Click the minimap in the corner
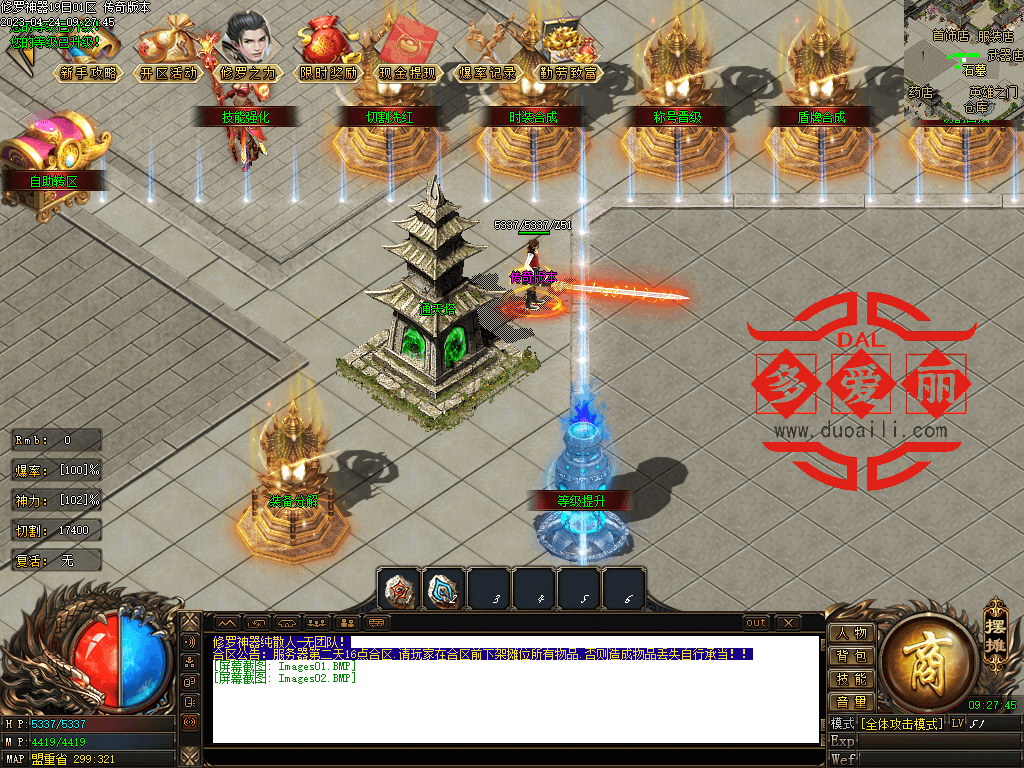Screen dimensions: 1024x768 (963, 60)
